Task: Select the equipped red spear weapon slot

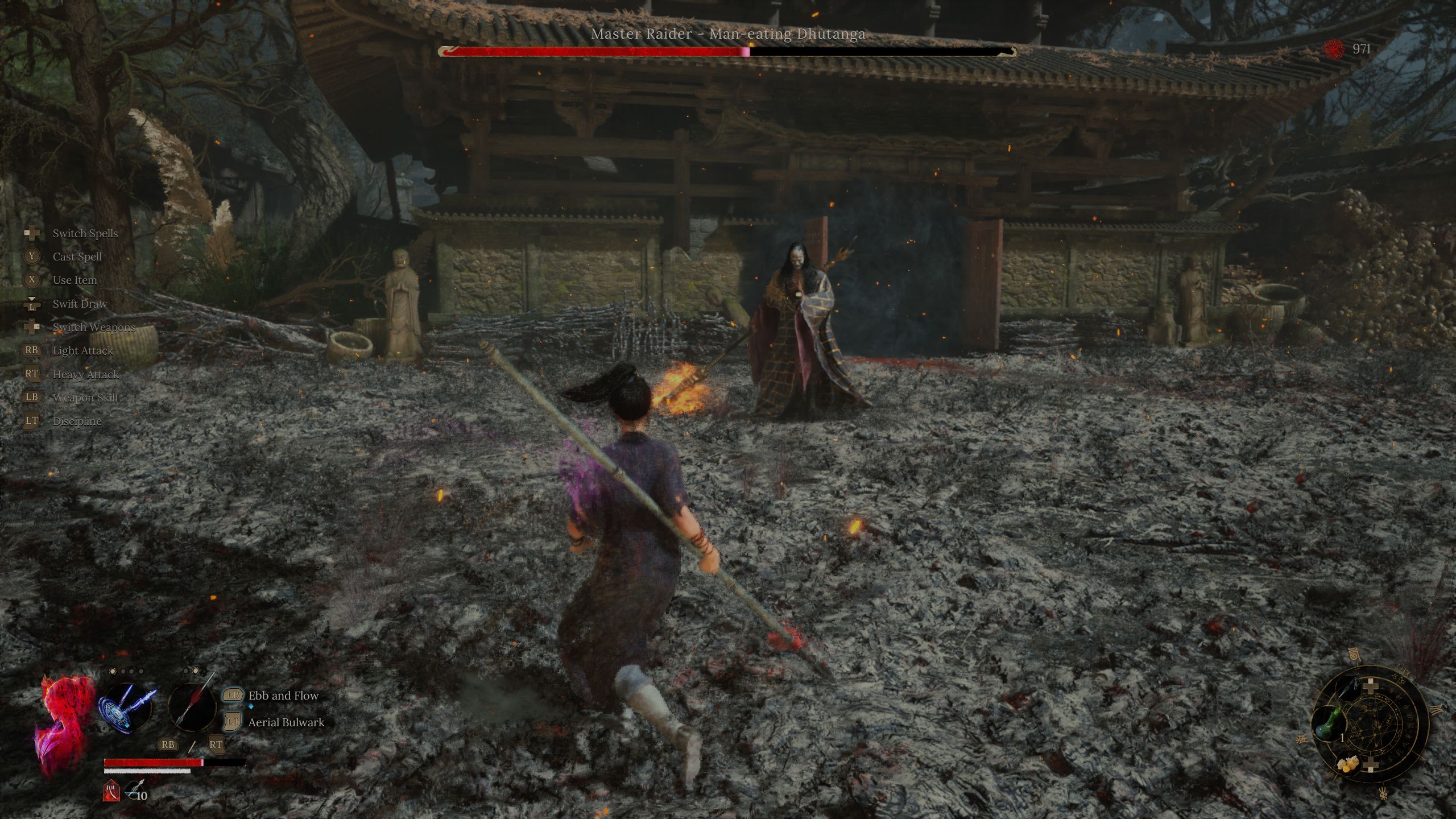Action: pyautogui.click(x=193, y=706)
